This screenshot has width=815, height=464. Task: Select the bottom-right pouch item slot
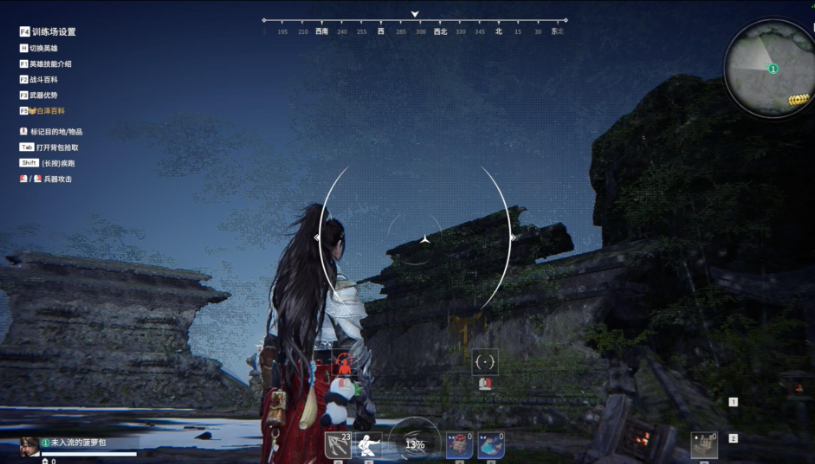click(704, 445)
